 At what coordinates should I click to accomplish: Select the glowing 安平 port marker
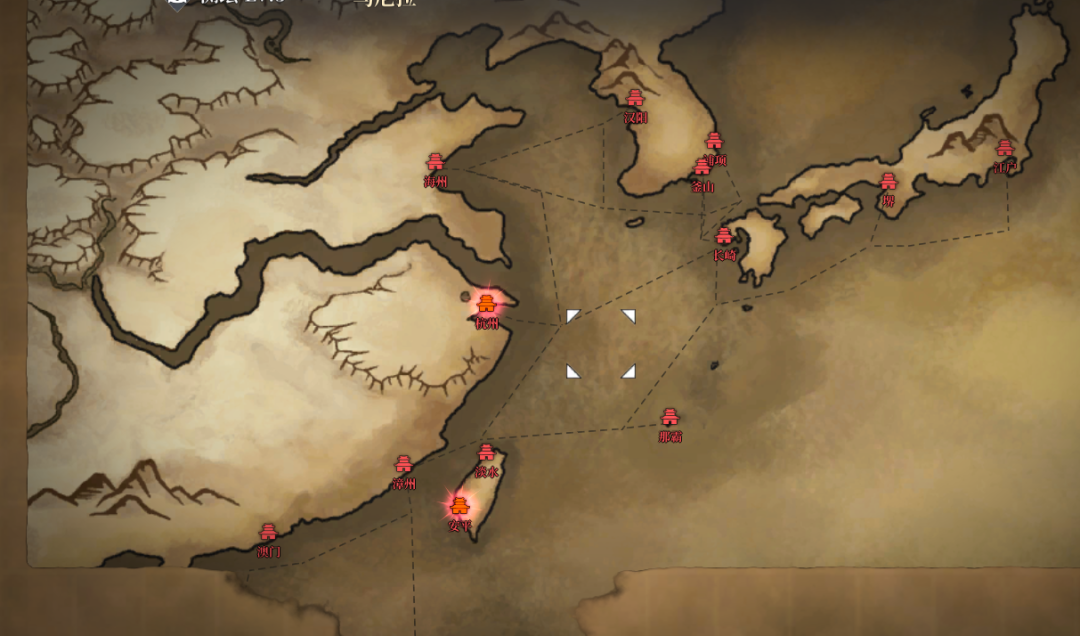pos(460,506)
